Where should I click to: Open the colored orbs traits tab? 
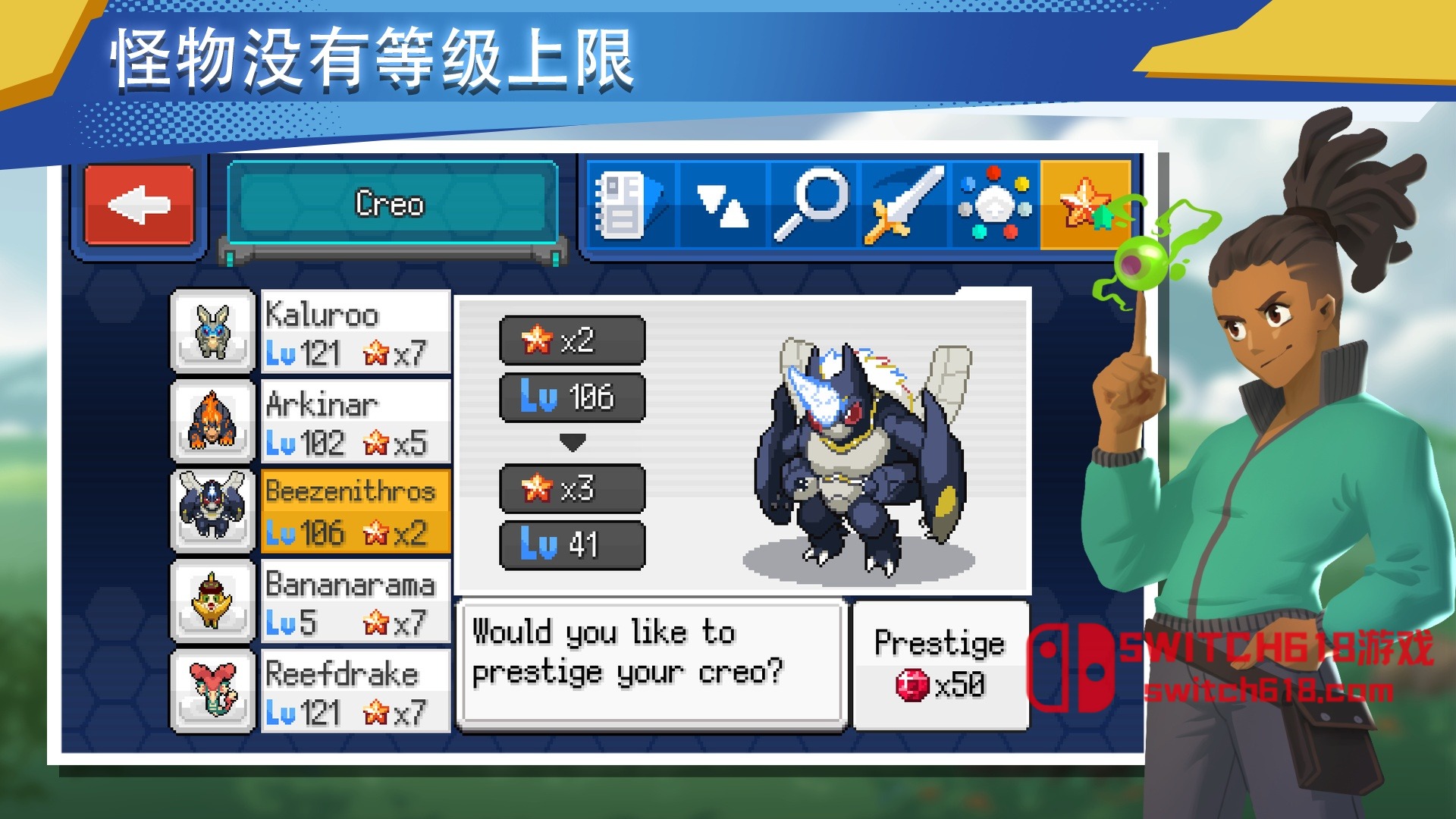pos(995,205)
